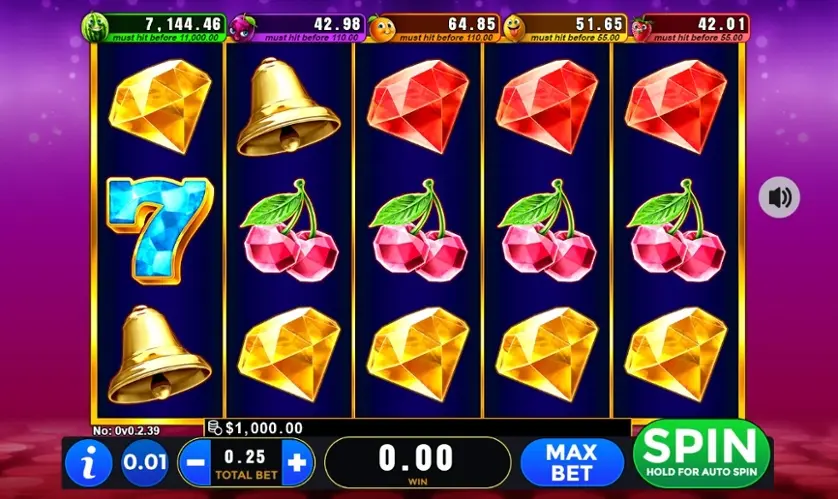Change the 0.01 coin denomination
838x499 pixels.
145,463
